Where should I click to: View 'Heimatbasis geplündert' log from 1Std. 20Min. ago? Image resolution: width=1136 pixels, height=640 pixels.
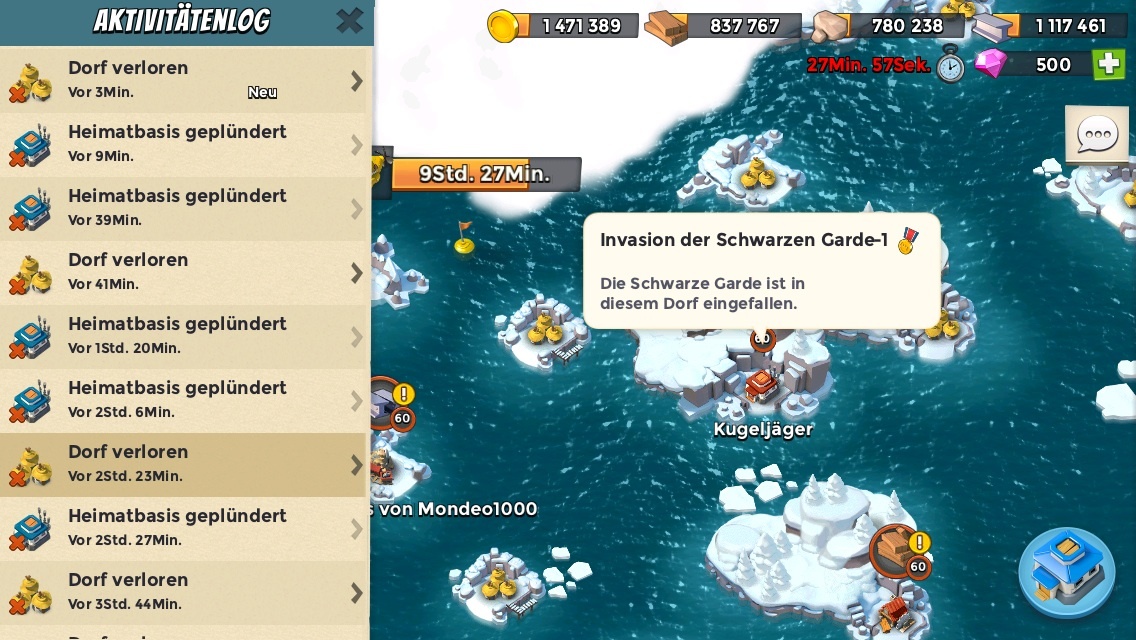(x=185, y=336)
